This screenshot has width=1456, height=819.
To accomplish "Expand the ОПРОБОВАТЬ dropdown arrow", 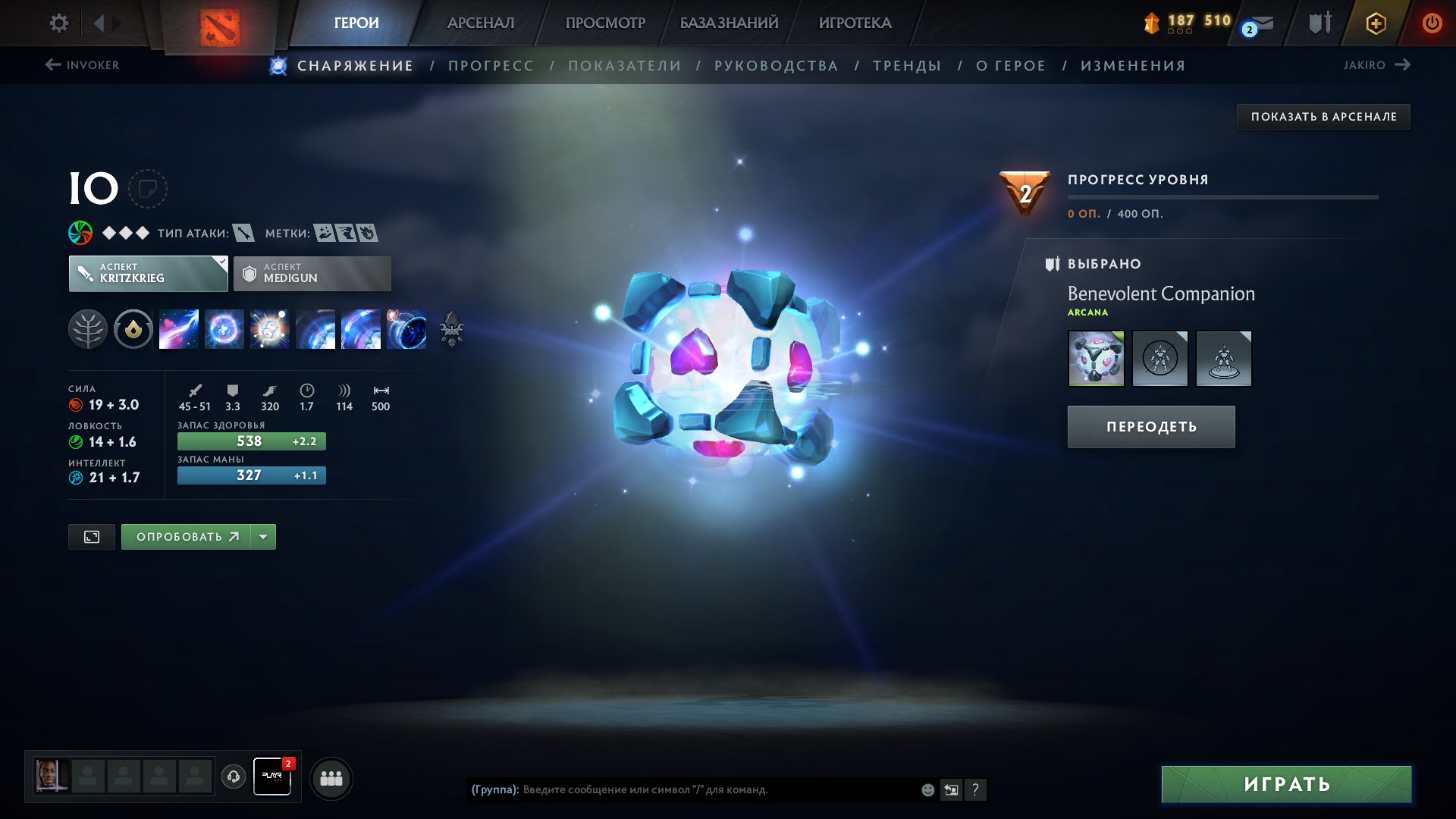I will [x=262, y=536].
